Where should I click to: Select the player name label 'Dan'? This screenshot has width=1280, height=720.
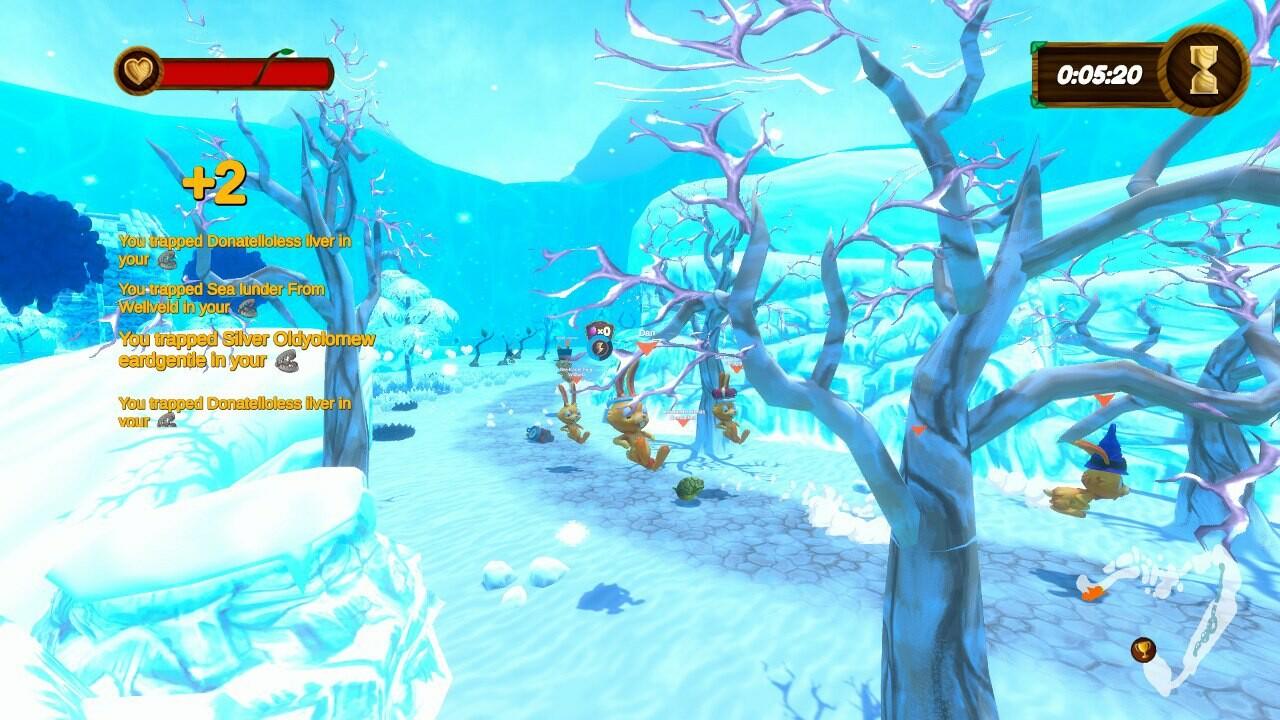click(x=646, y=333)
